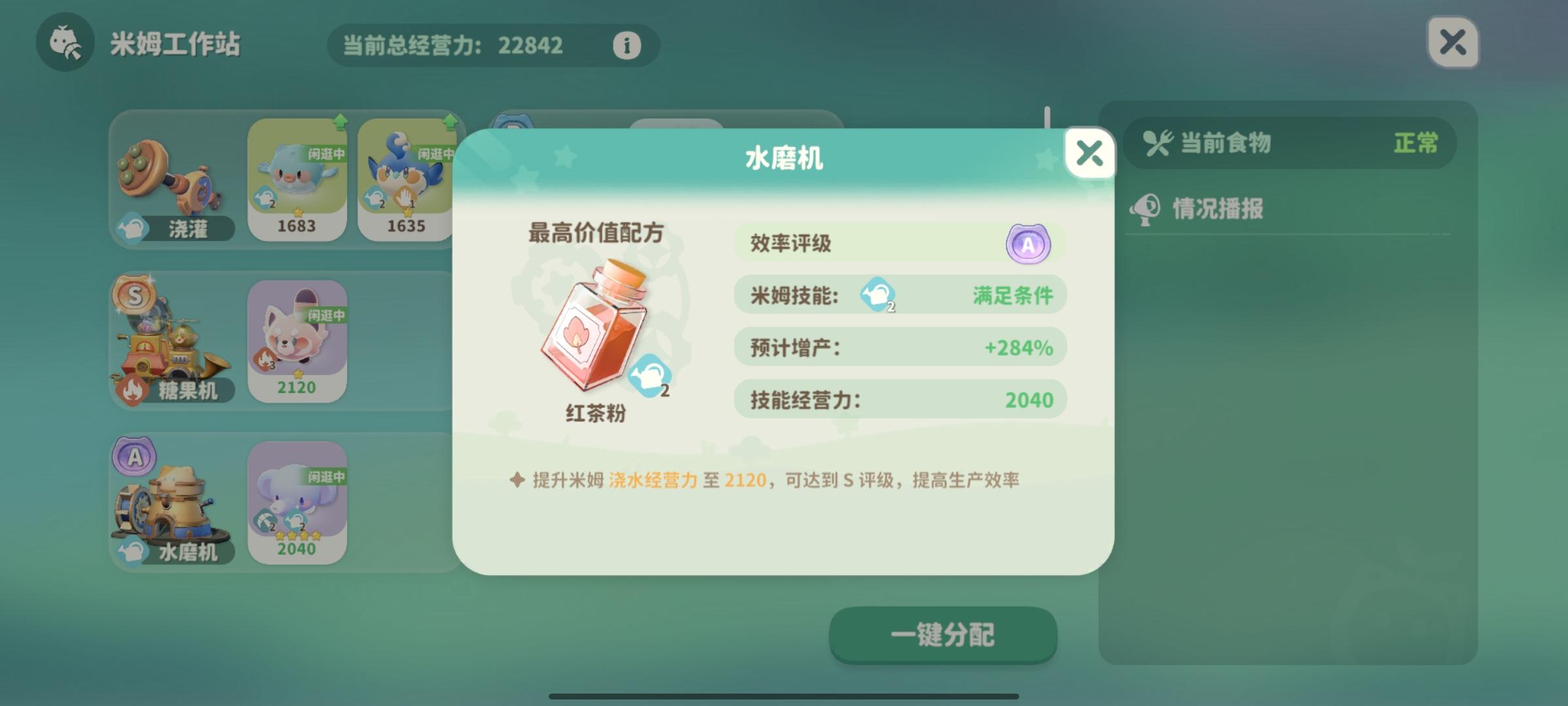Select the red panda pet card showing 2120
Image resolution: width=1568 pixels, height=706 pixels.
[x=298, y=340]
